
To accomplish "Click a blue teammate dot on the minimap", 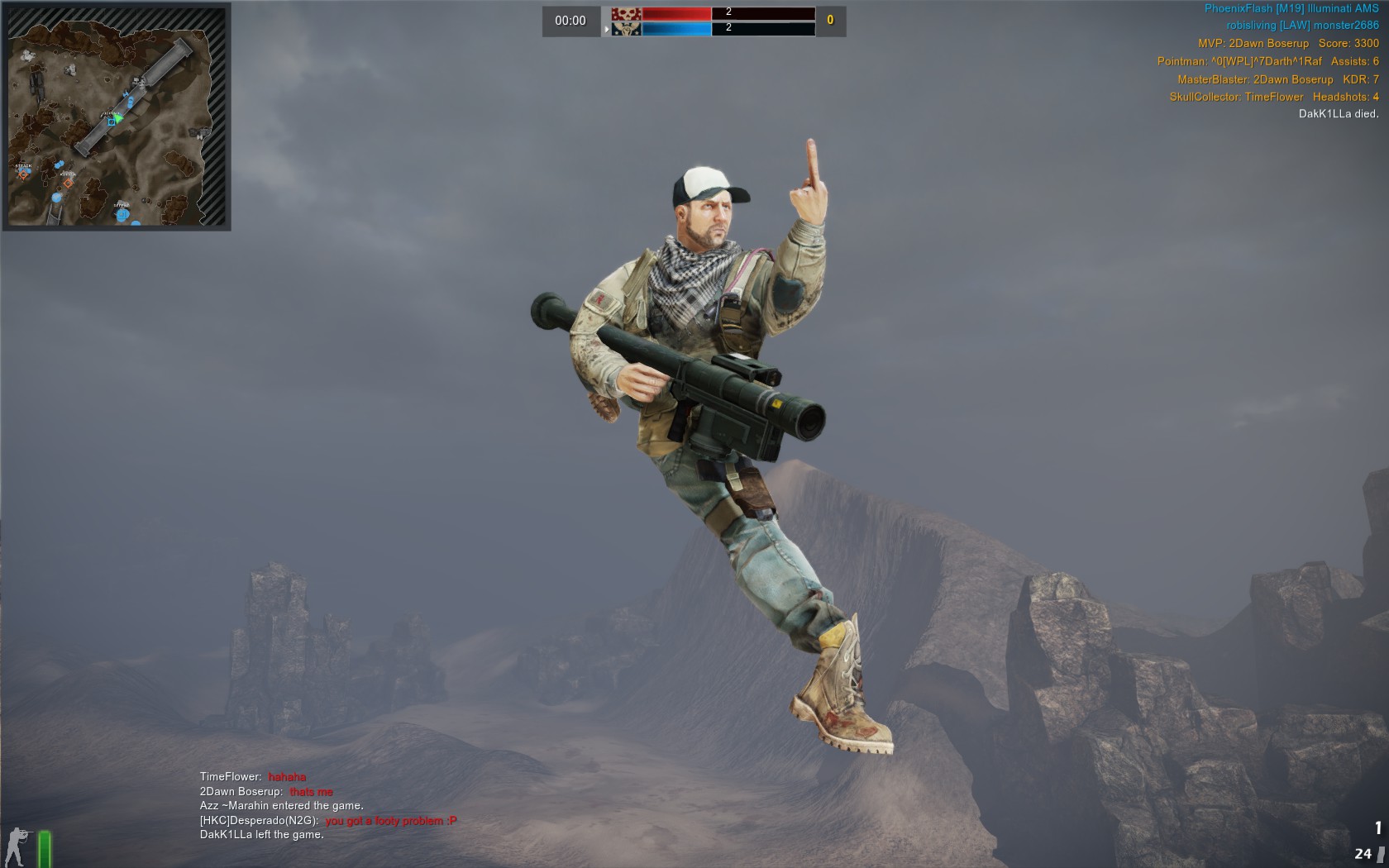I will (130, 103).
